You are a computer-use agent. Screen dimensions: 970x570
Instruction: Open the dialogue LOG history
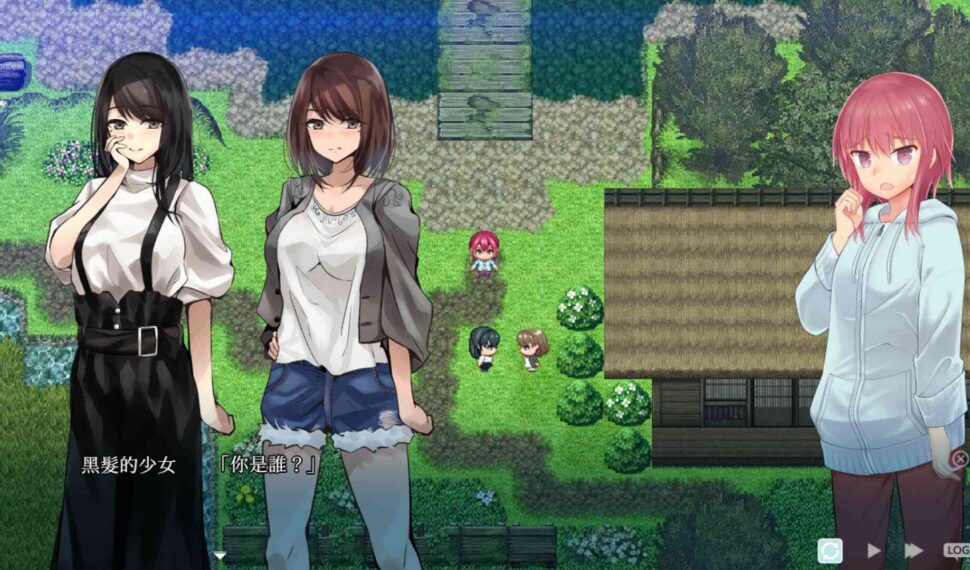957,550
